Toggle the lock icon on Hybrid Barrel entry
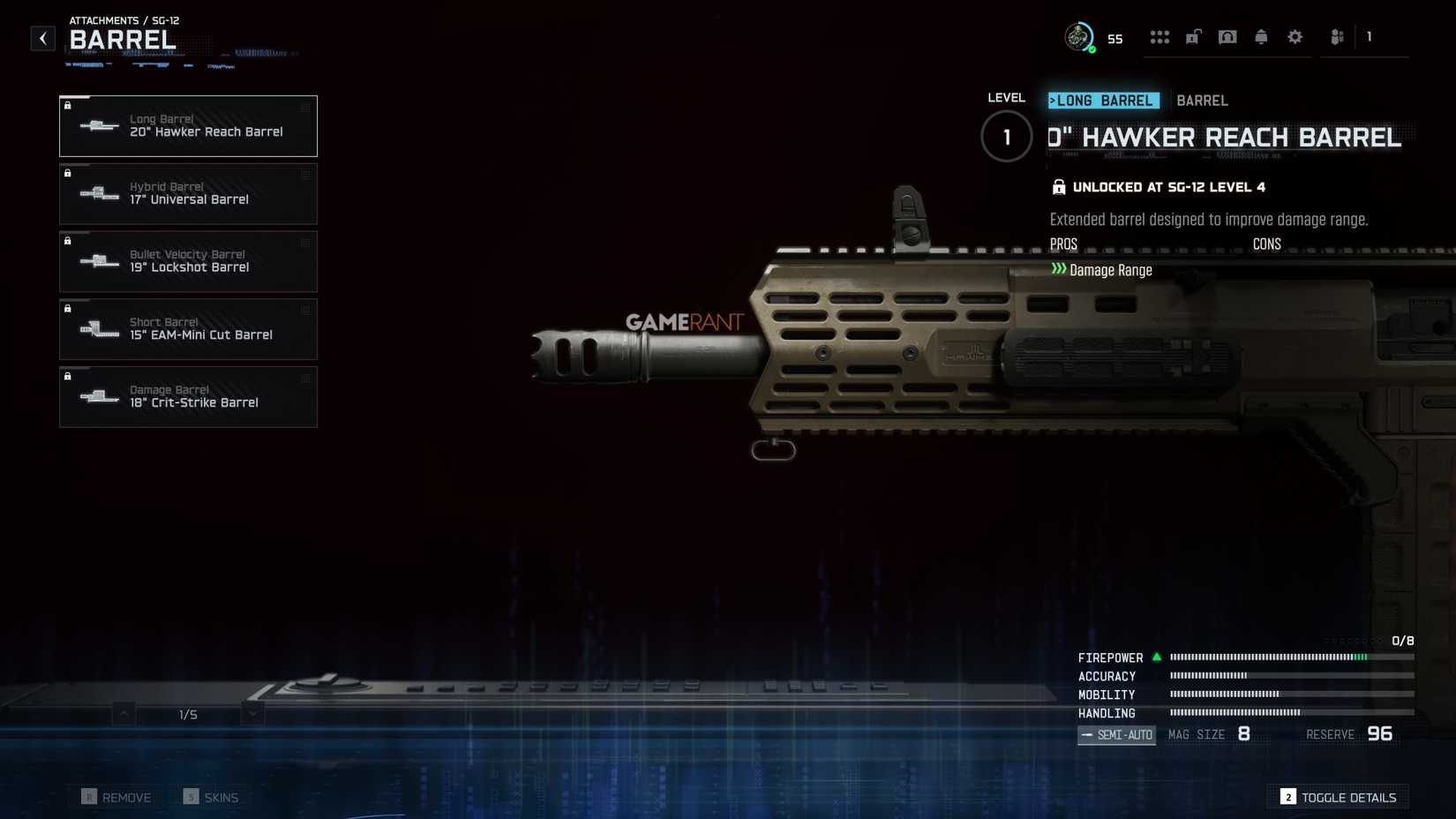This screenshot has height=819, width=1456. tap(68, 173)
